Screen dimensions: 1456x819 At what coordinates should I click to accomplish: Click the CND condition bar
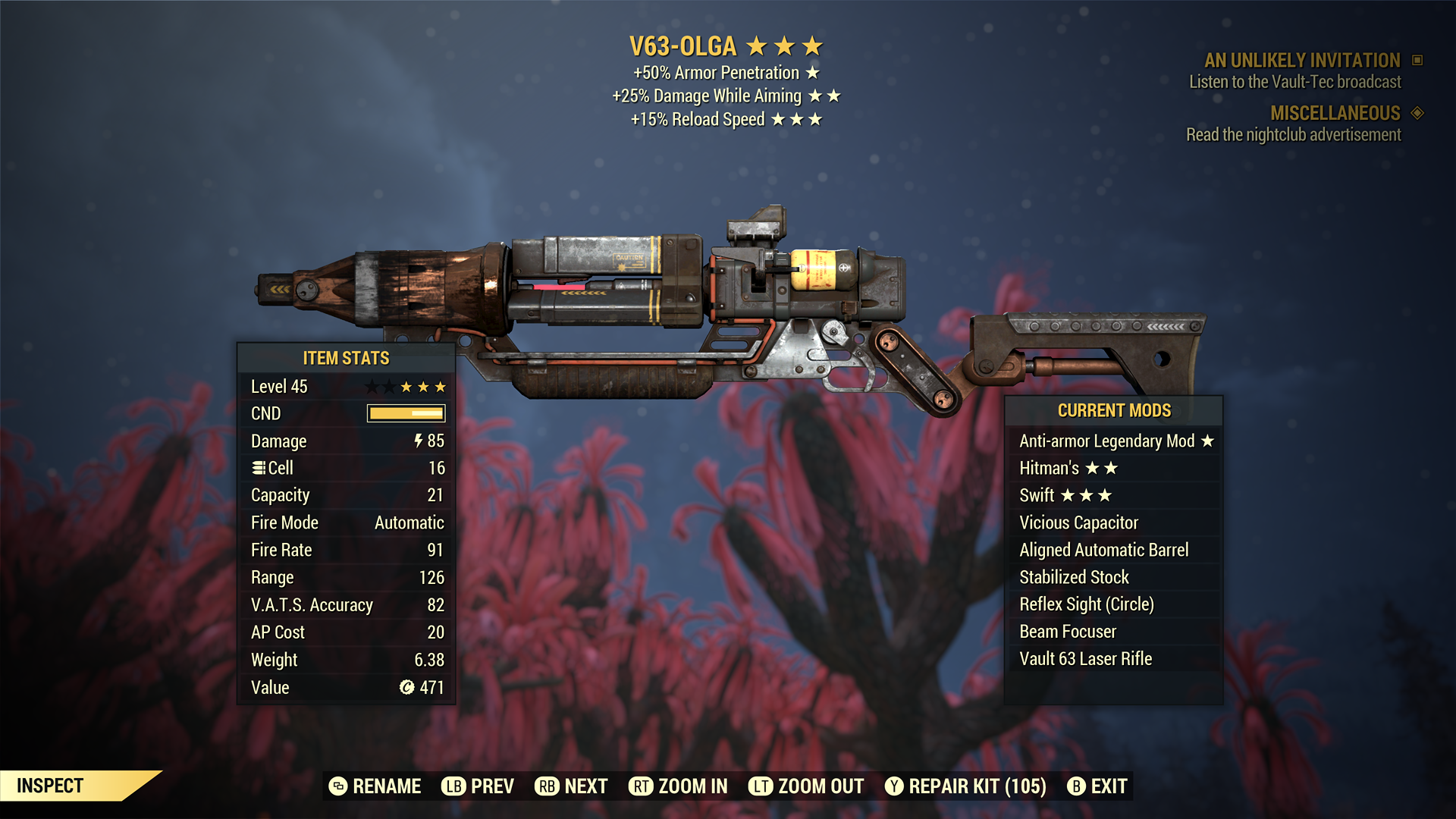click(404, 413)
